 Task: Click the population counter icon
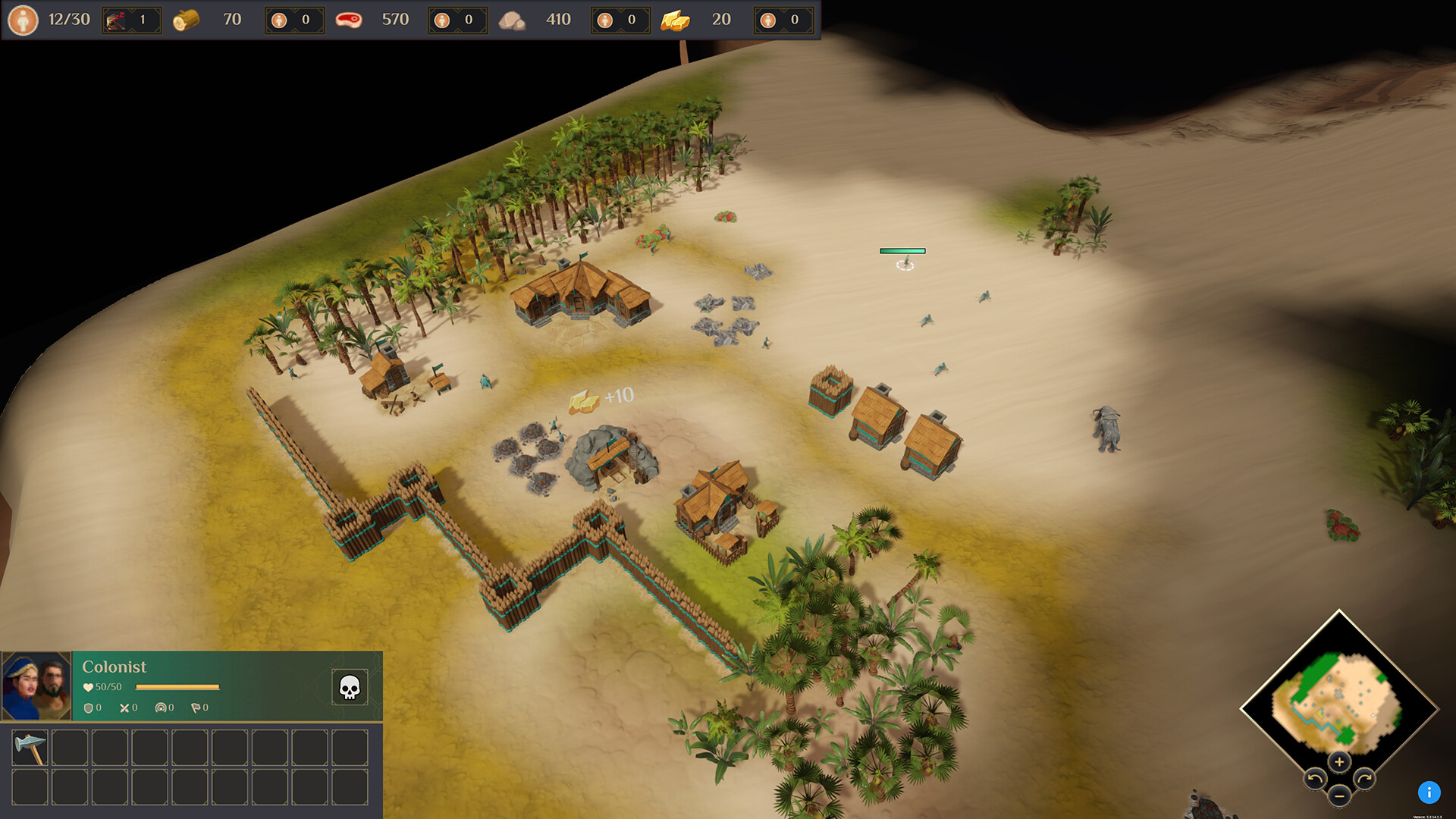pos(23,20)
